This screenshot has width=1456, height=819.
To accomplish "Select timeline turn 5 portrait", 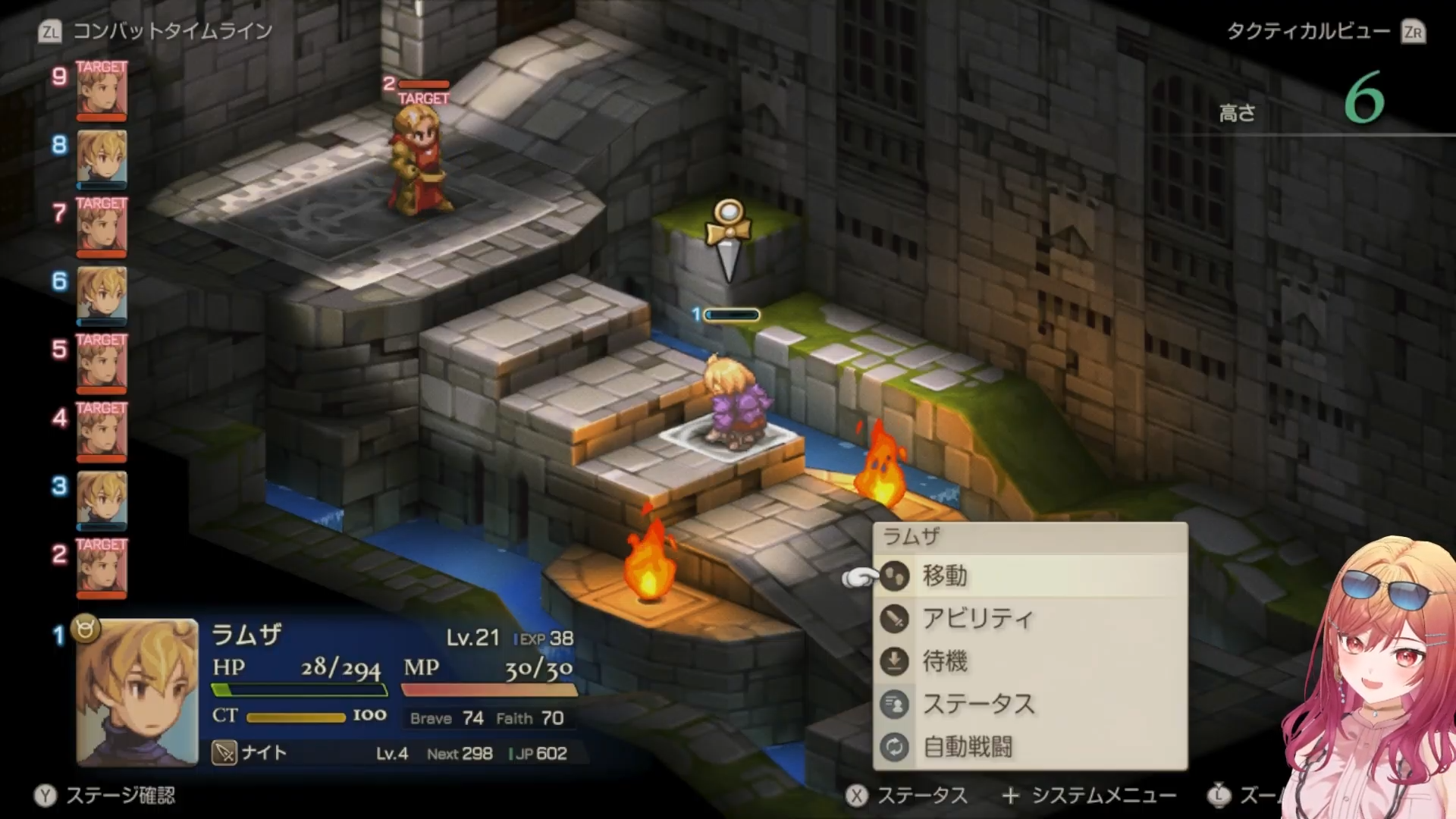I will click(x=102, y=362).
